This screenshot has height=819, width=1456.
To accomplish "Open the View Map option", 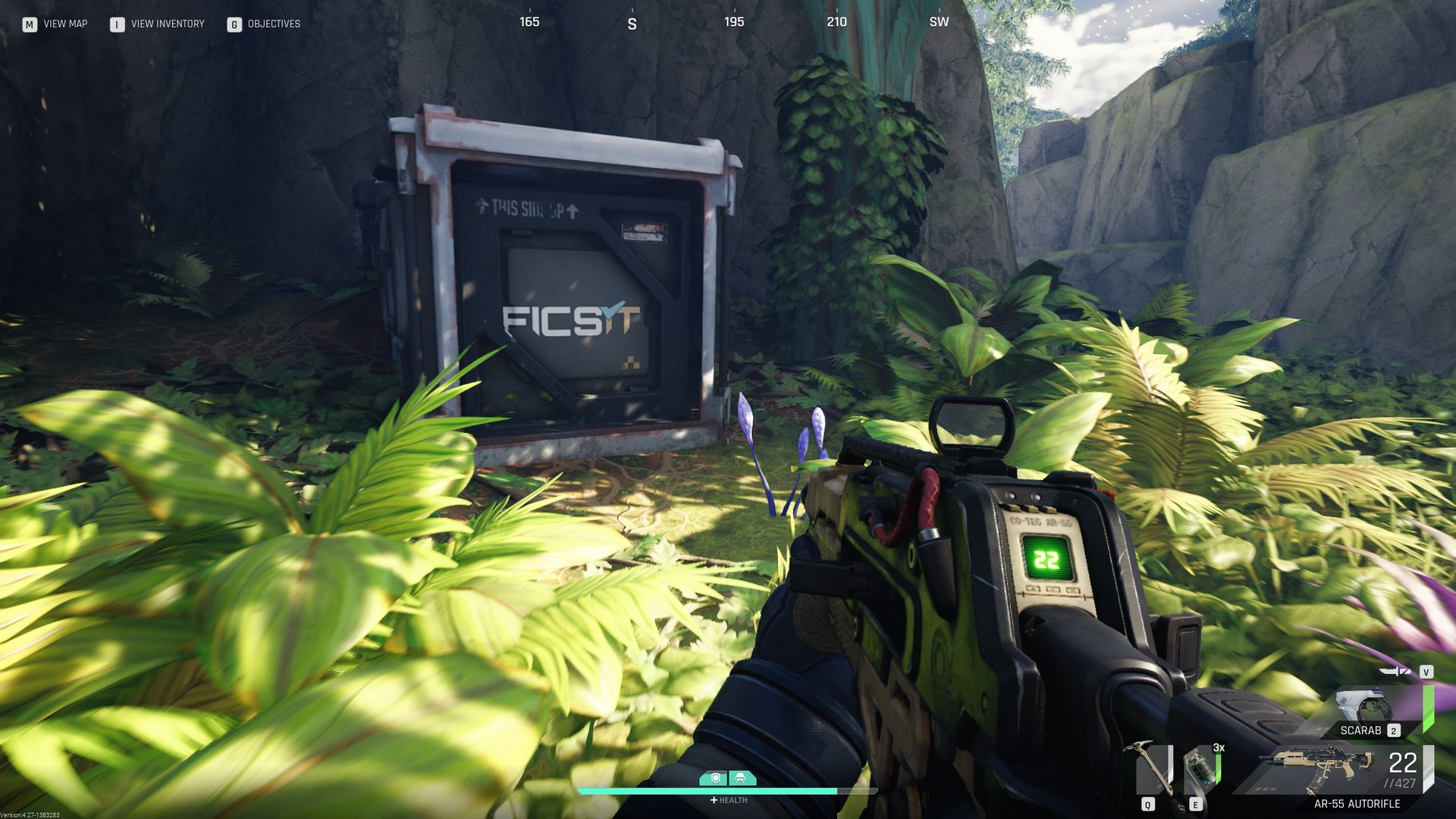I will click(x=55, y=24).
